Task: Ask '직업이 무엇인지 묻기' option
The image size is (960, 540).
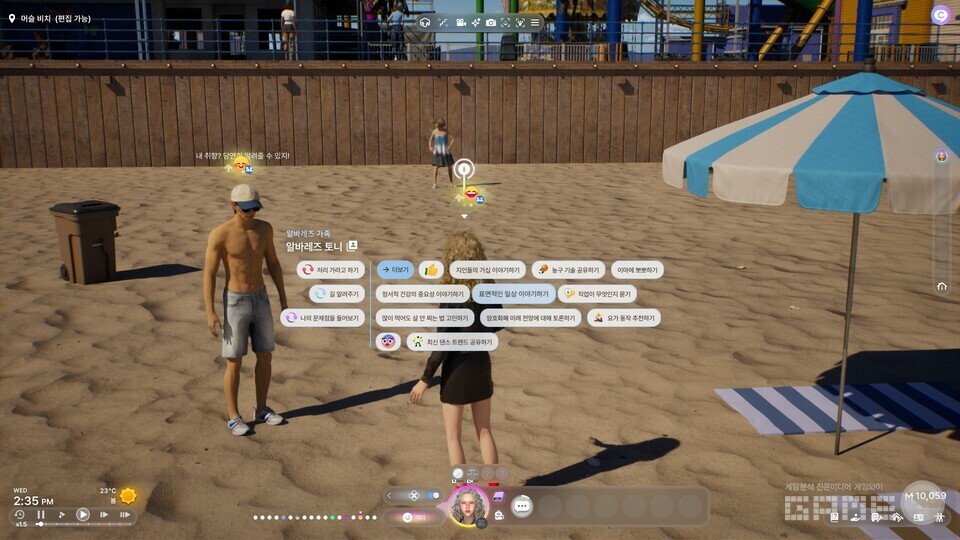Action: point(597,294)
